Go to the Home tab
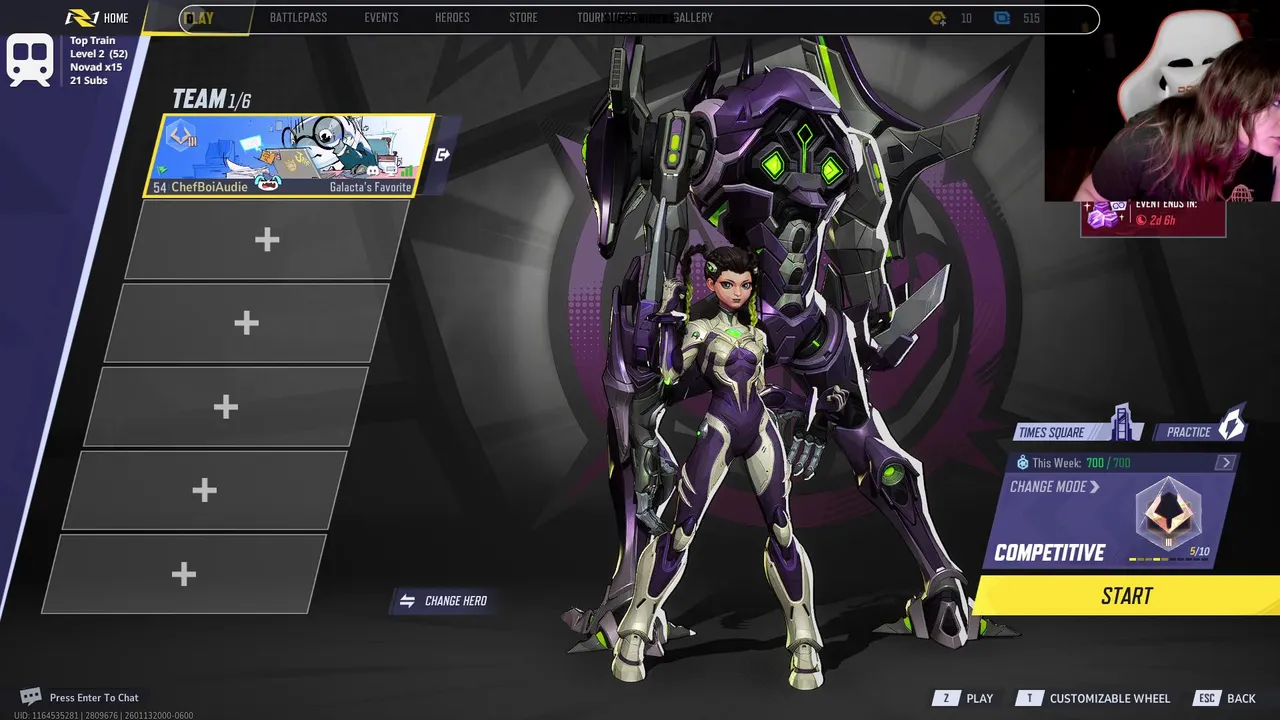Viewport: 1280px width, 720px height. pos(98,18)
